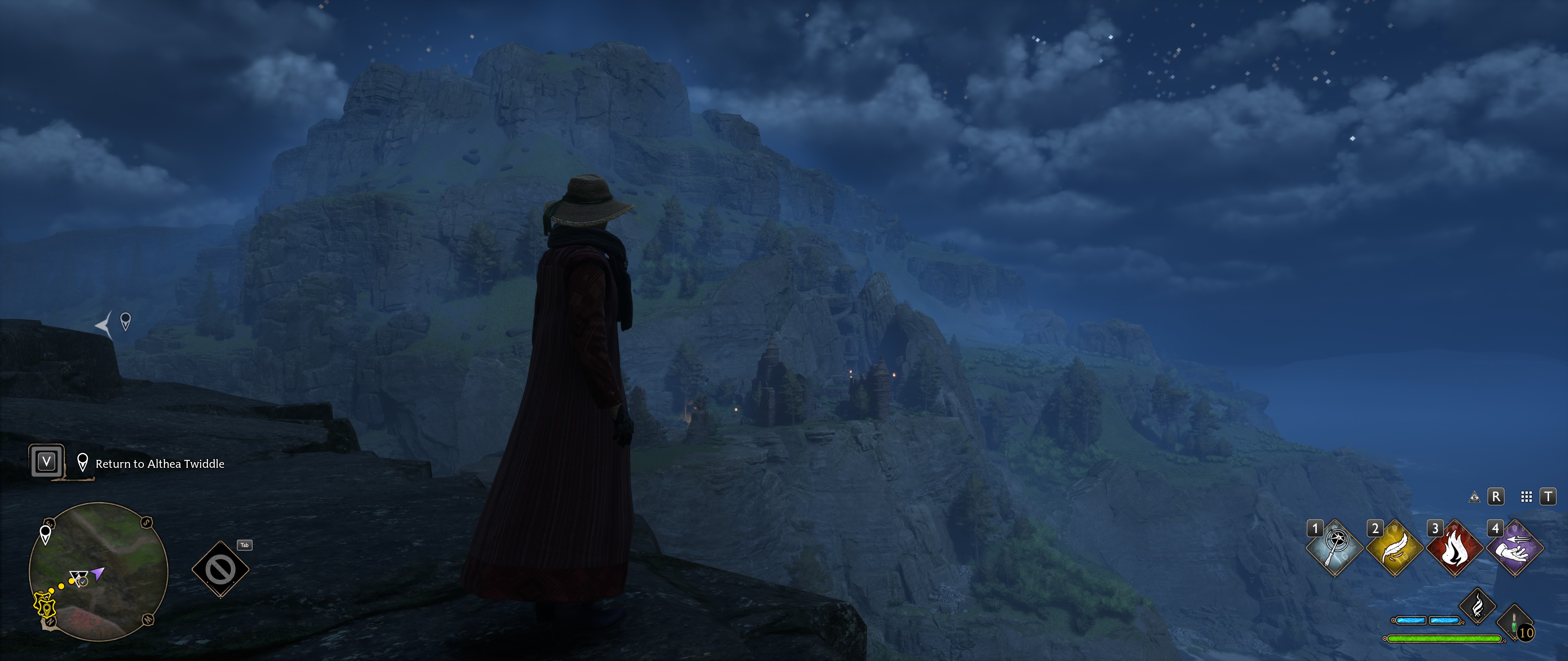Trigger the ancient magic wisp icon

[x=1477, y=606]
